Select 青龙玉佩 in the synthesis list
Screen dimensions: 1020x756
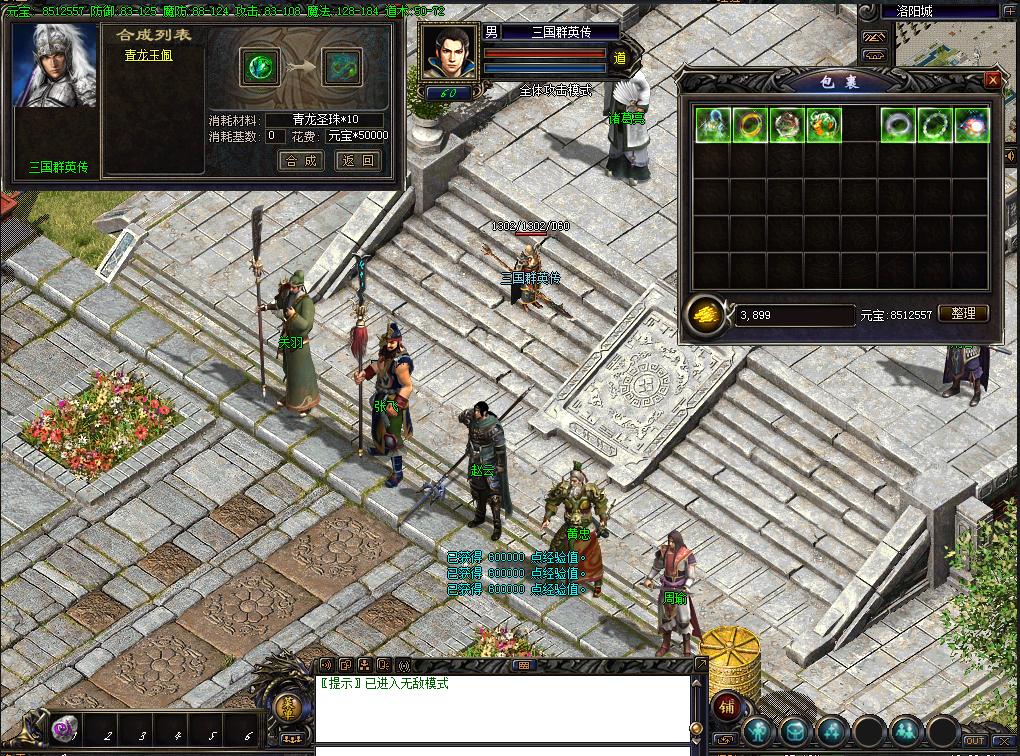point(148,56)
